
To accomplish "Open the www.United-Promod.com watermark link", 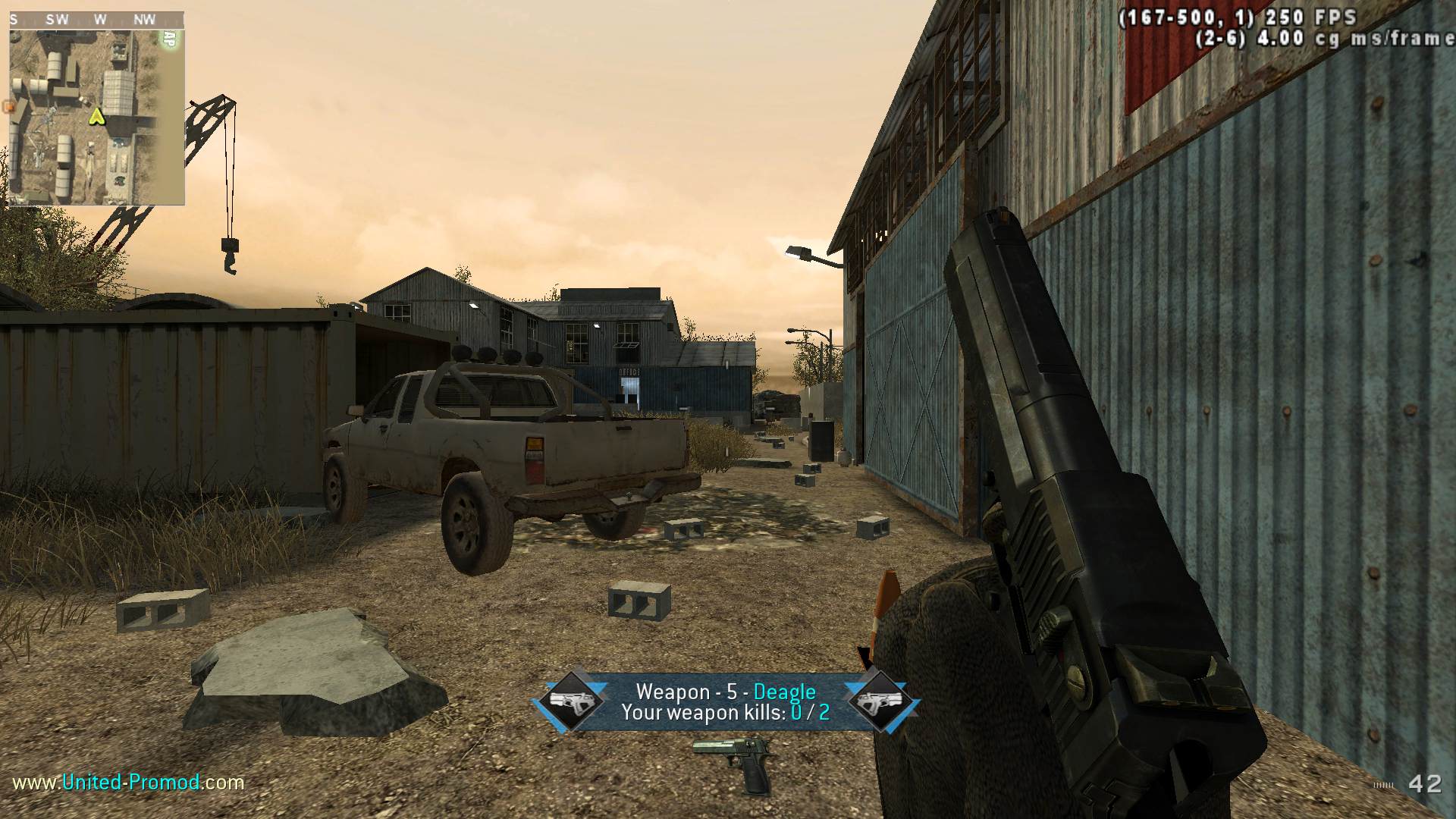I will 128,782.
